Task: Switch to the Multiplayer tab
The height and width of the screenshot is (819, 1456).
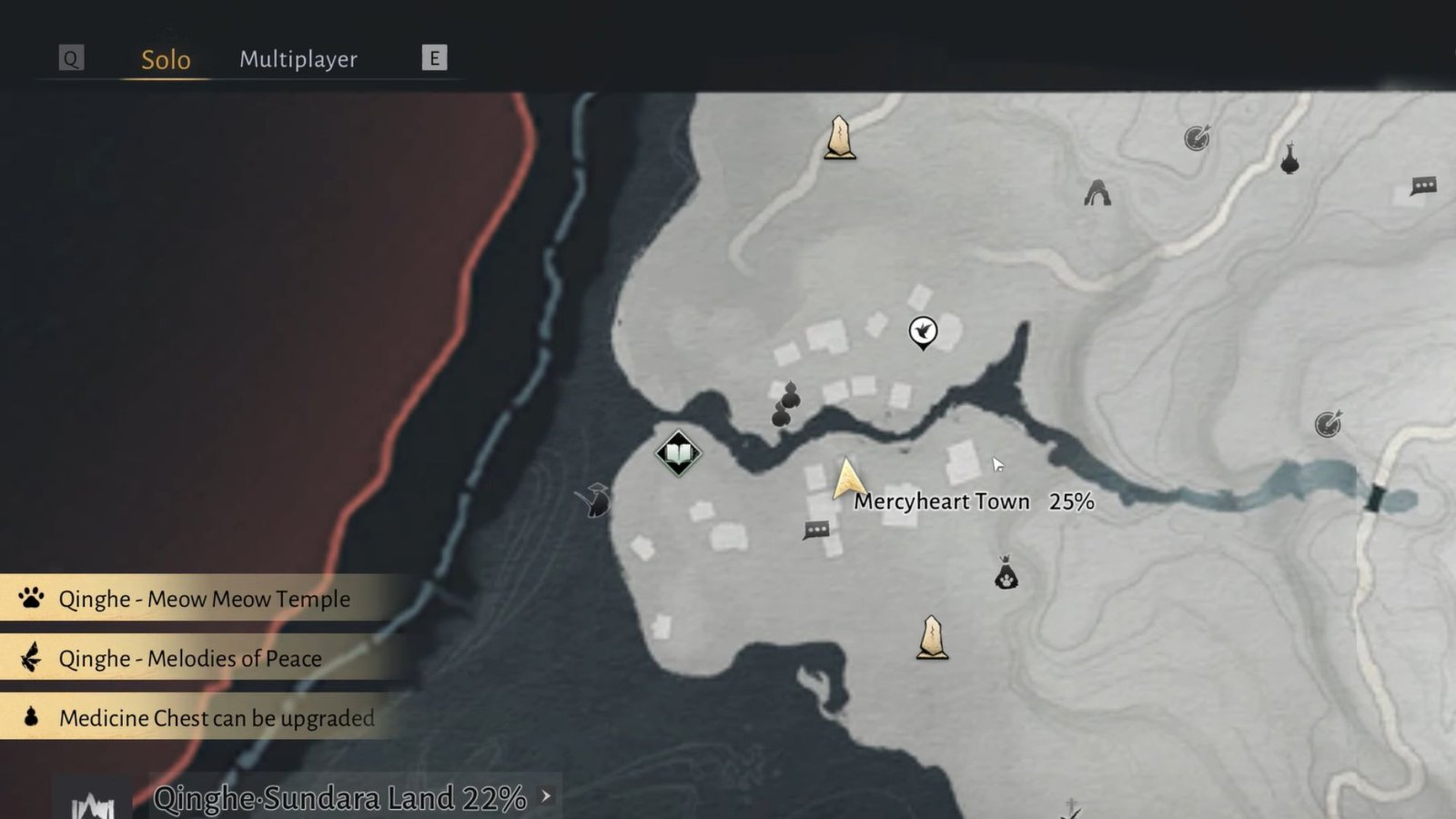Action: 298,59
